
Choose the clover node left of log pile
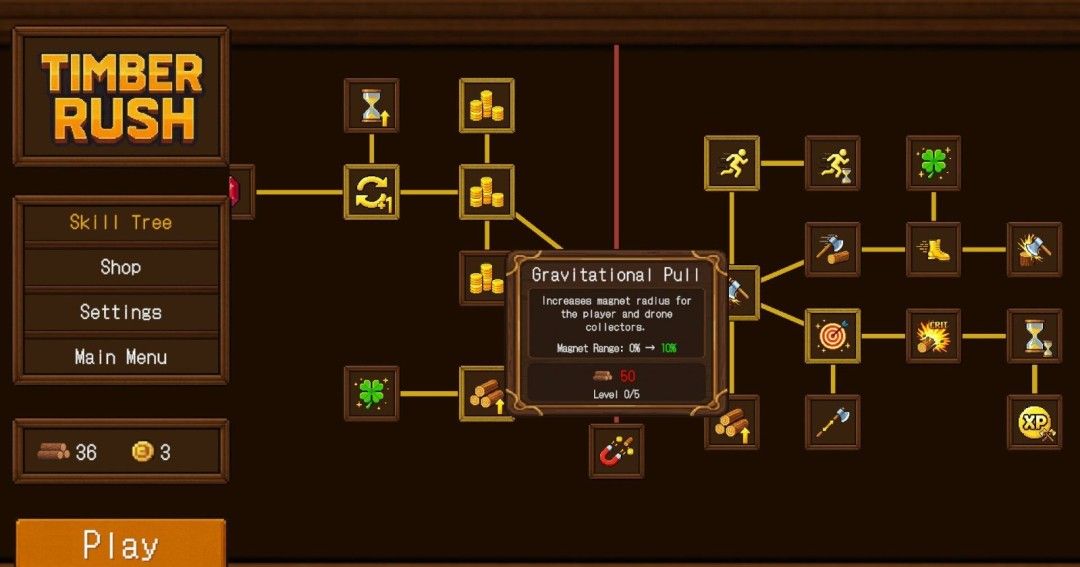tap(371, 393)
